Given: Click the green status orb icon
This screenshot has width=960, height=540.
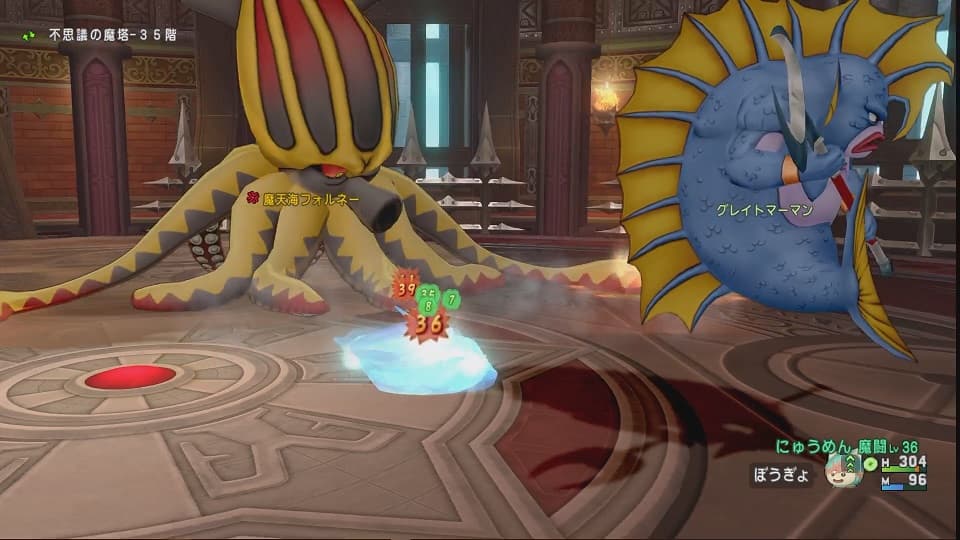Looking at the screenshot, I should tap(872, 462).
